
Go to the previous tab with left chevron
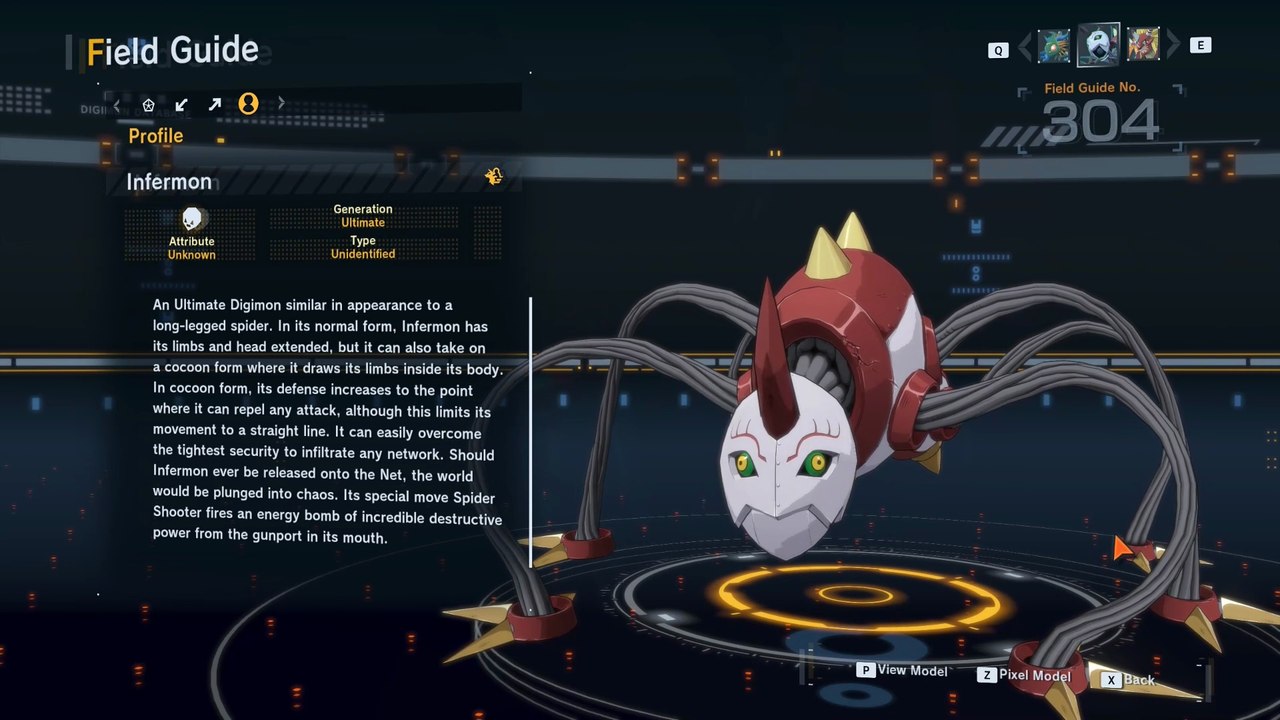point(117,104)
